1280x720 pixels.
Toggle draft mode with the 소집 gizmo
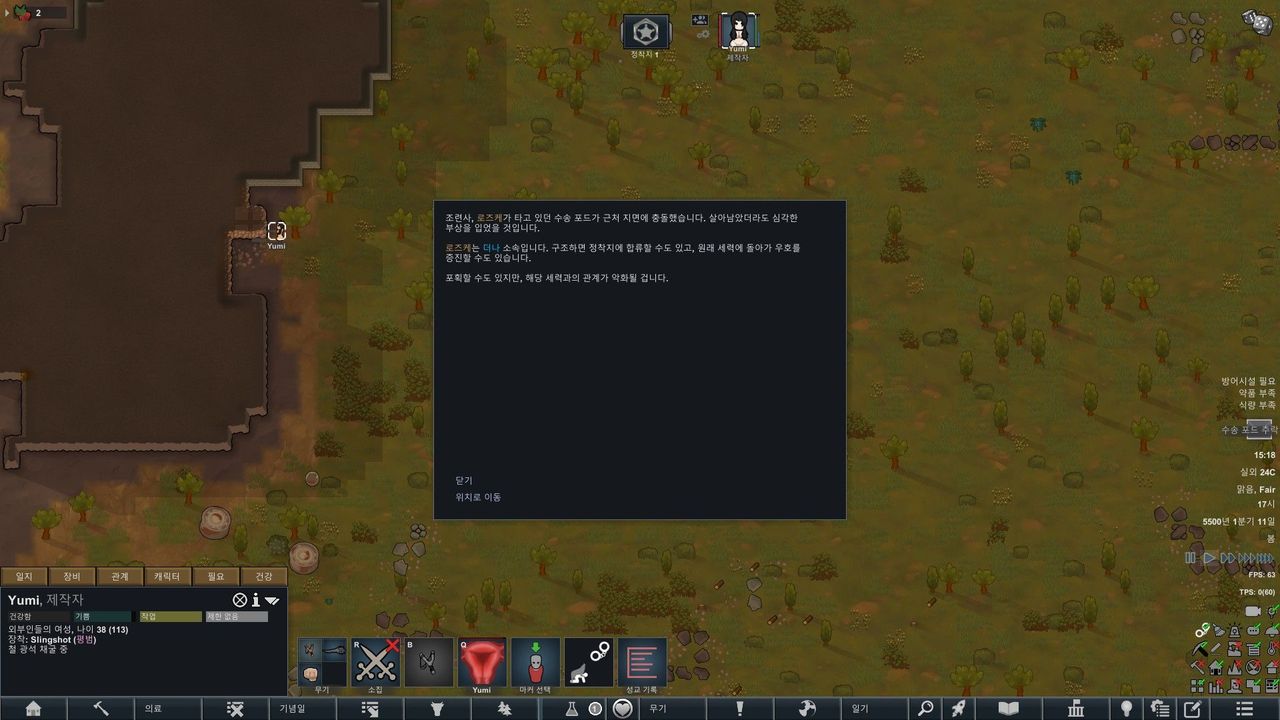(378, 660)
